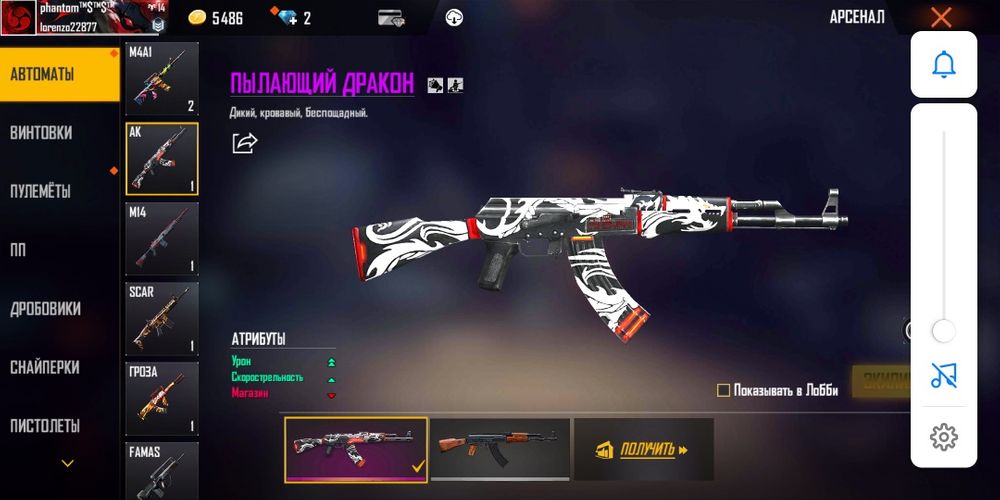The image size is (1000, 500).
Task: Choose the M14 weapon tile
Action: click(x=162, y=239)
